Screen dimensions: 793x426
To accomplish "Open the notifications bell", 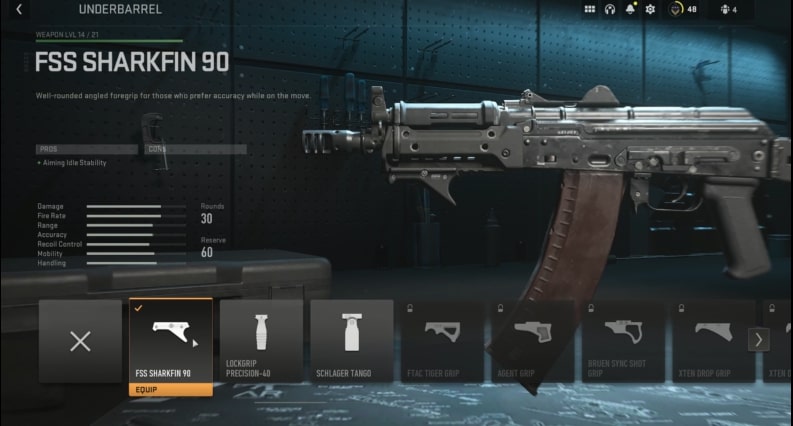I will tap(630, 10).
